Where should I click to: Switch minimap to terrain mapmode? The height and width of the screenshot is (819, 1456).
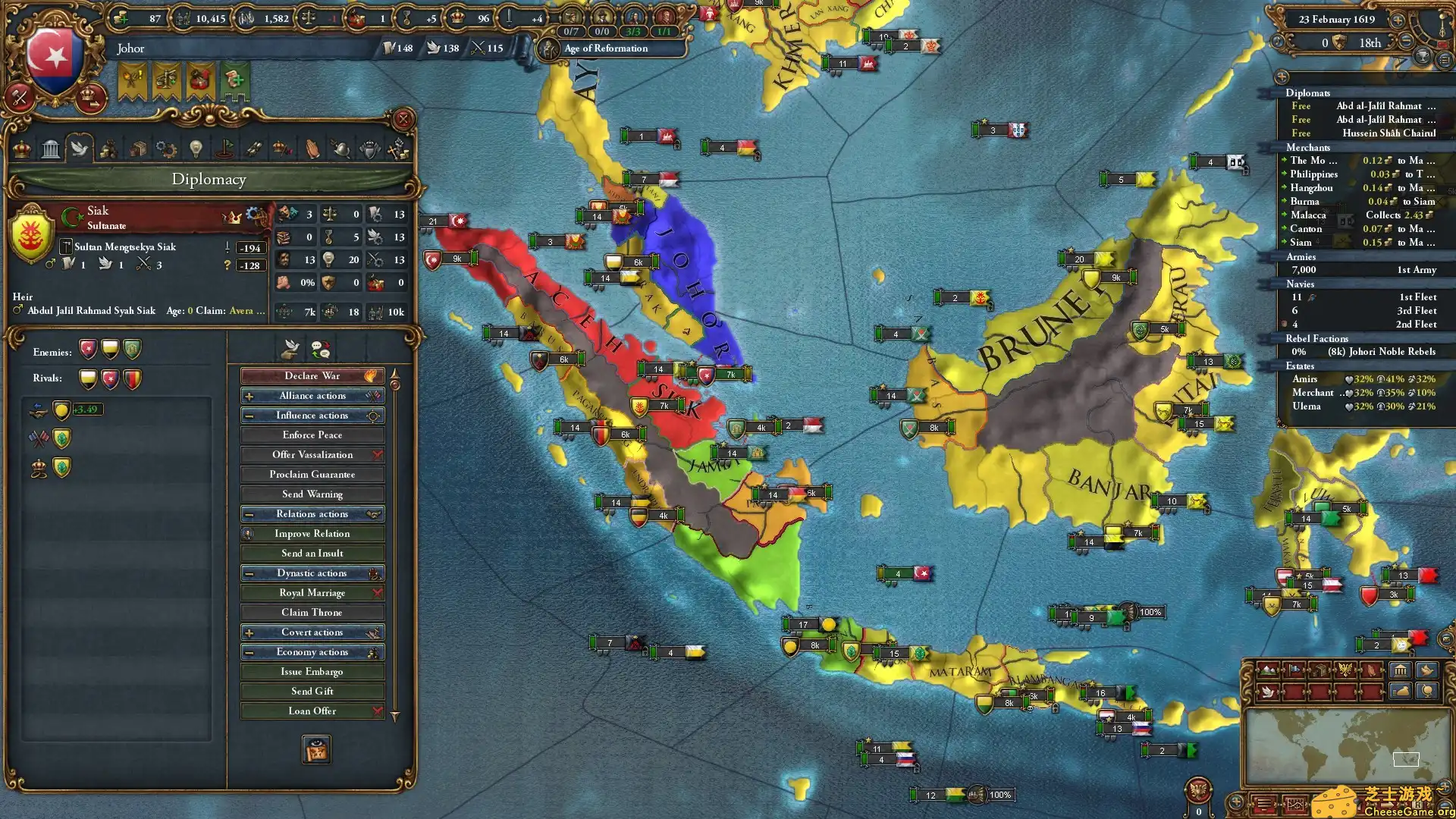coord(1267,670)
